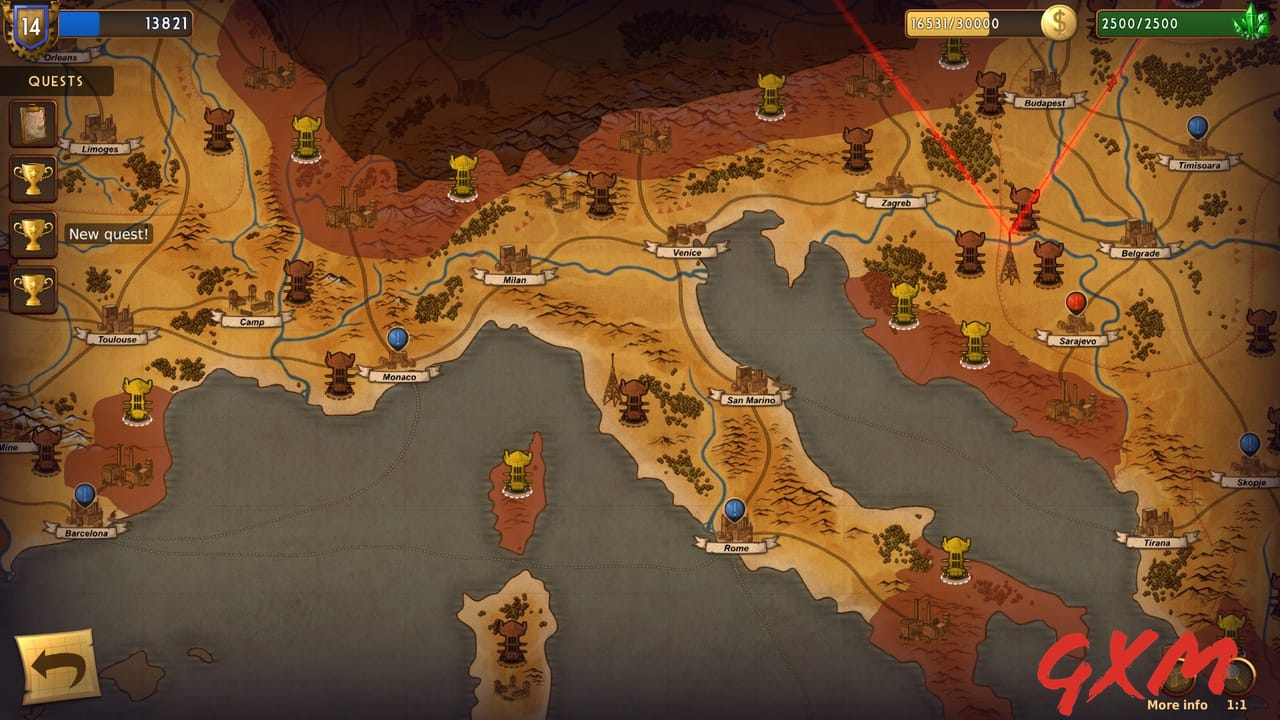Image resolution: width=1280 pixels, height=720 pixels.
Task: Click the gold coin currency icon
Action: (1059, 21)
